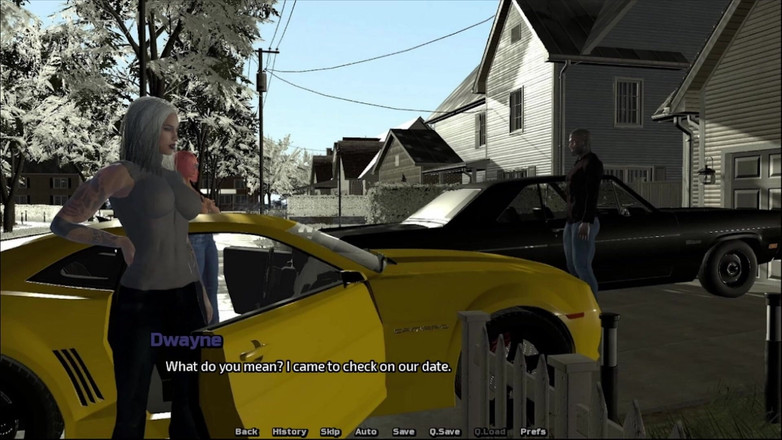
Task: Open the Save game screen
Action: pyautogui.click(x=404, y=432)
